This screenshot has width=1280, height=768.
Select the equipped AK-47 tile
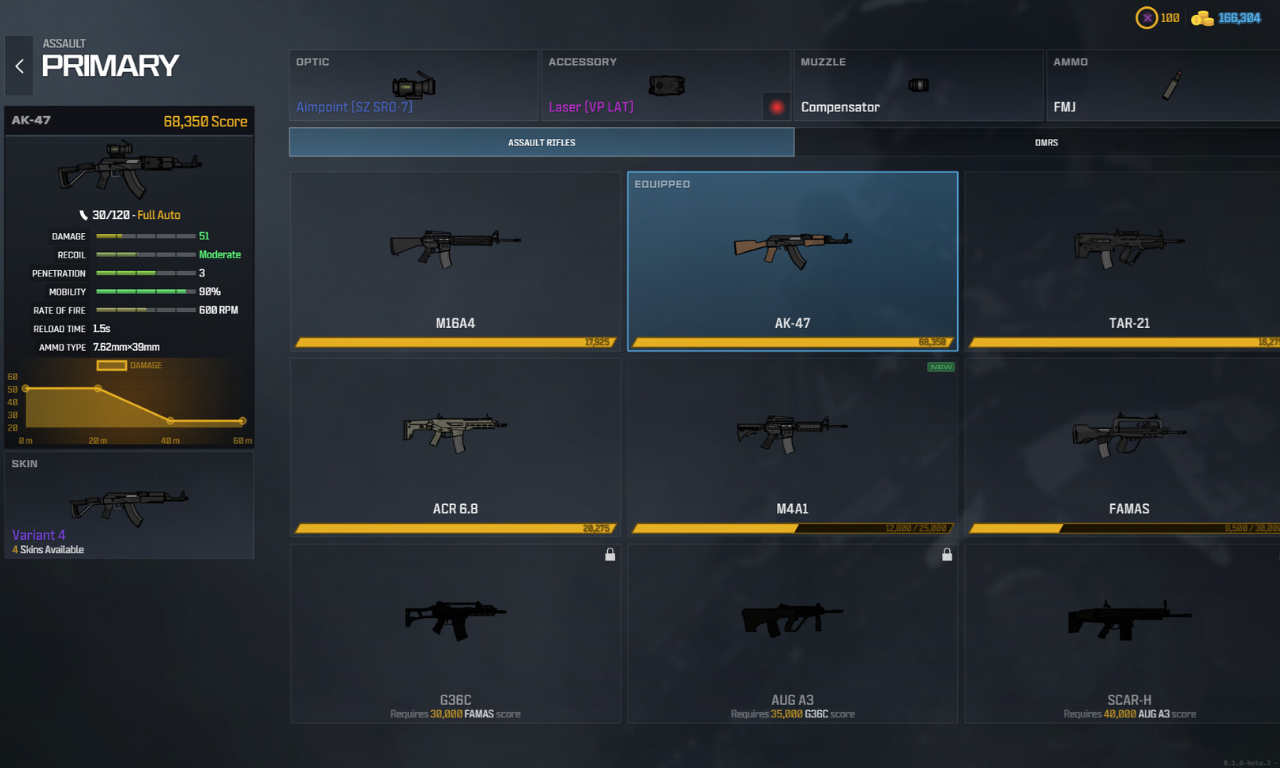point(792,260)
